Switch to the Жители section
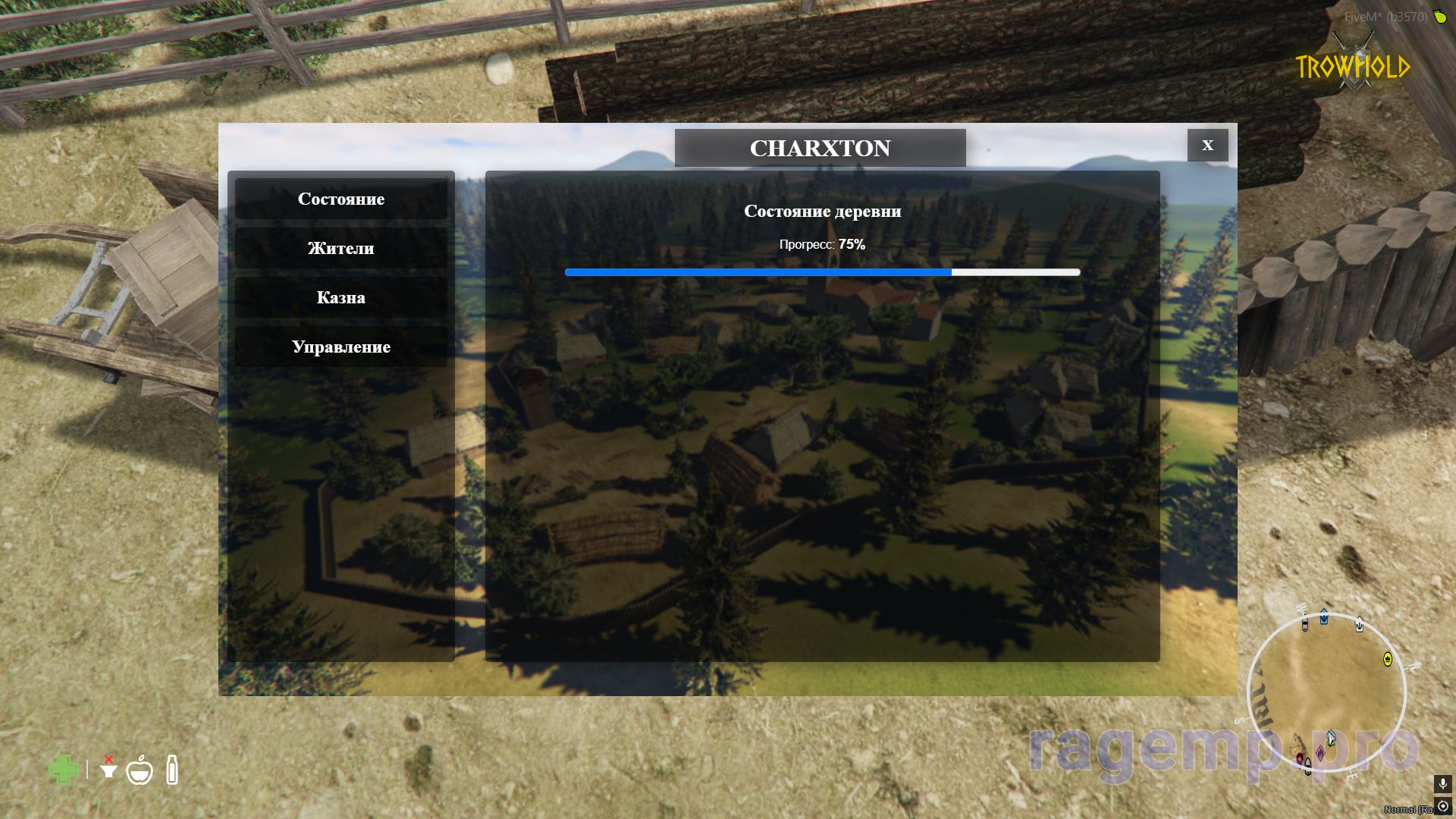Screen dimensions: 1456x819 coord(340,248)
